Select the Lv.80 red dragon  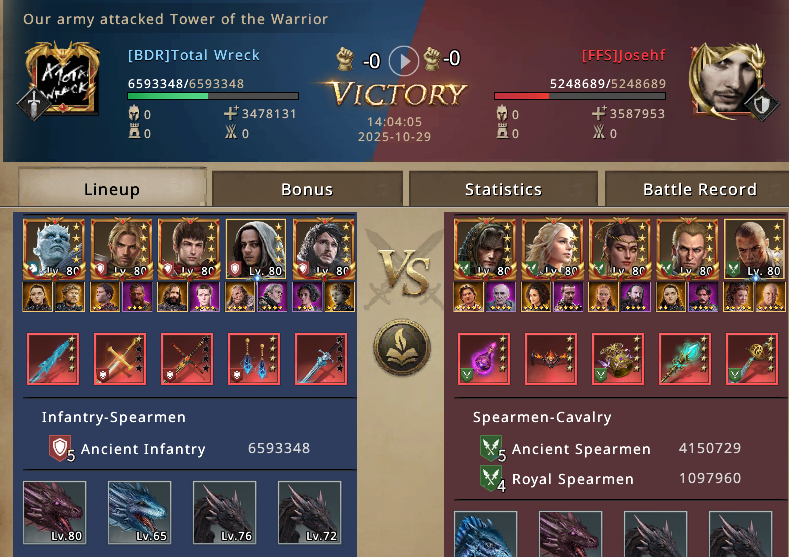coord(54,512)
